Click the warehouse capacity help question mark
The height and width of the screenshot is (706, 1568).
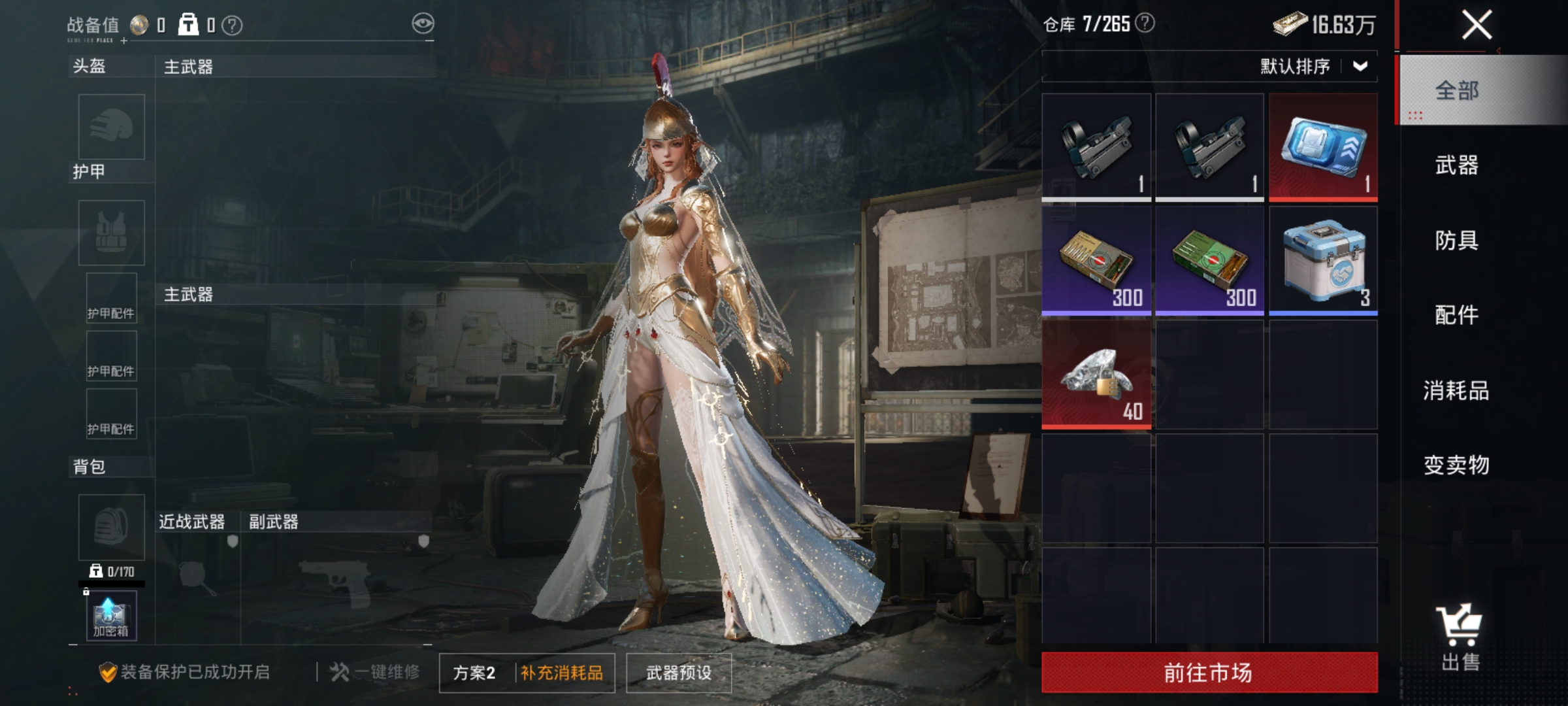pos(1145,24)
